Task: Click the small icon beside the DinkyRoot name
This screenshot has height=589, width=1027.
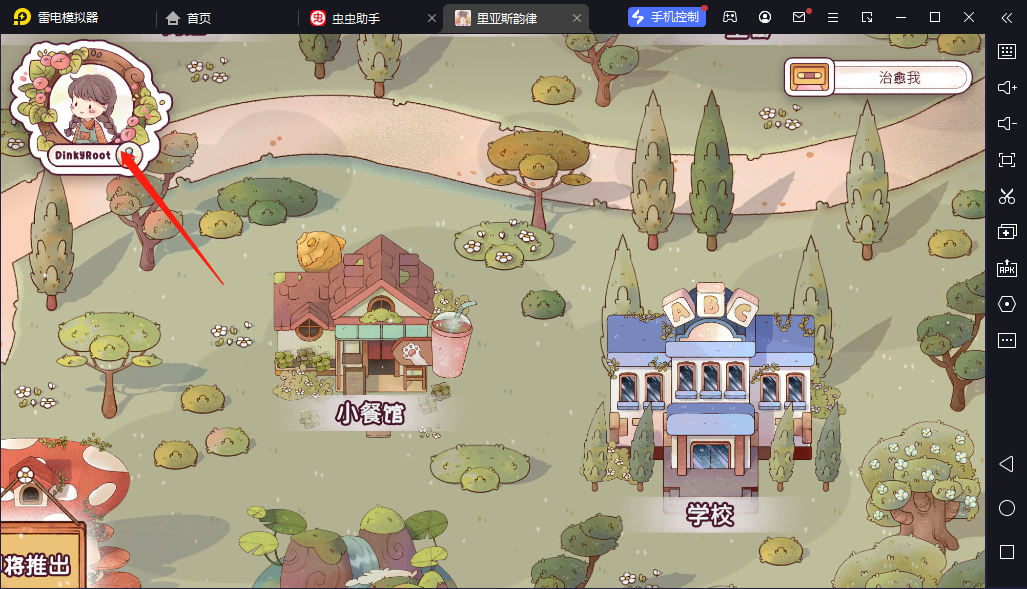Action: coord(127,154)
